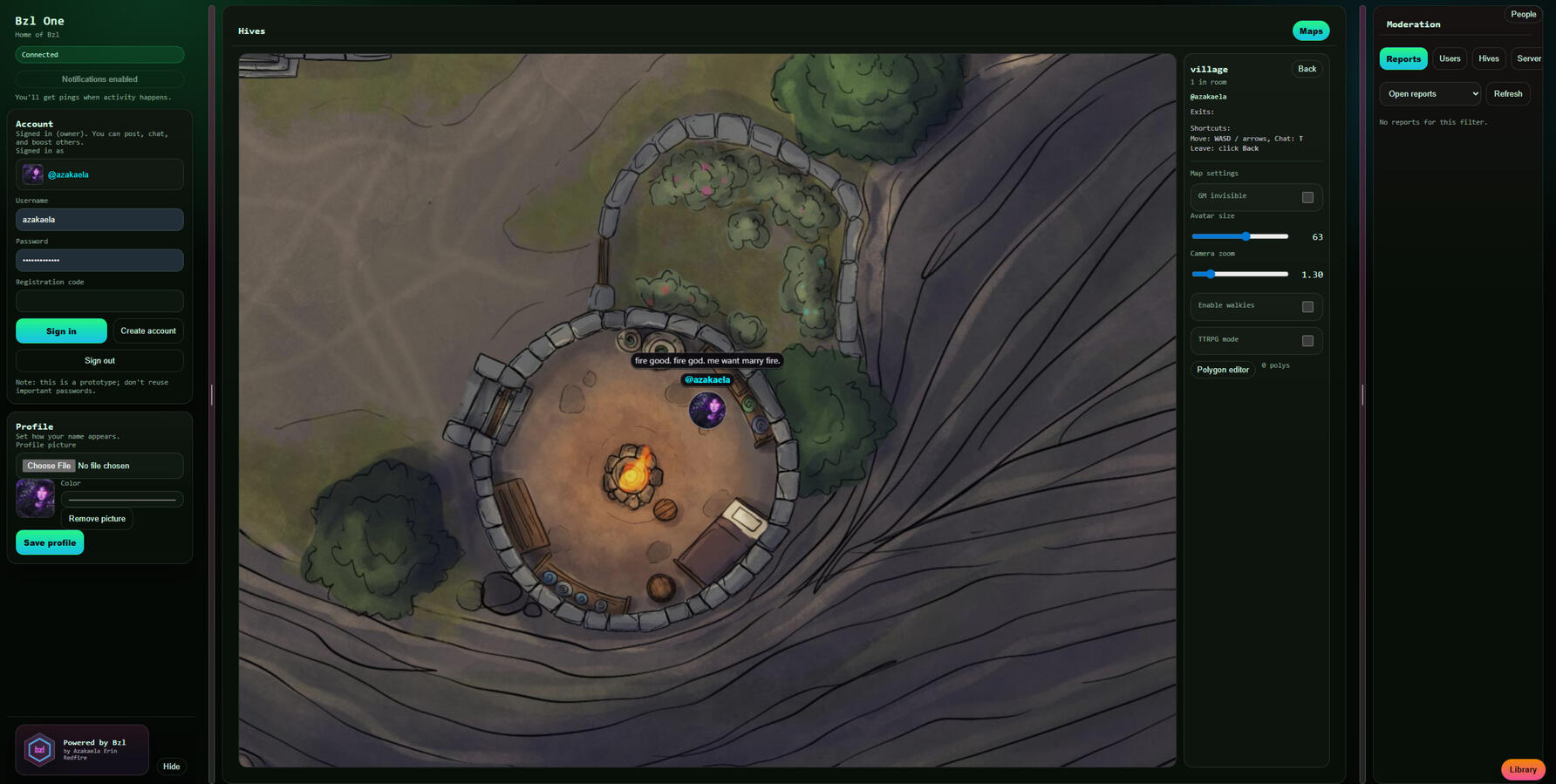Adjust the Avatar size slider

tap(1245, 236)
